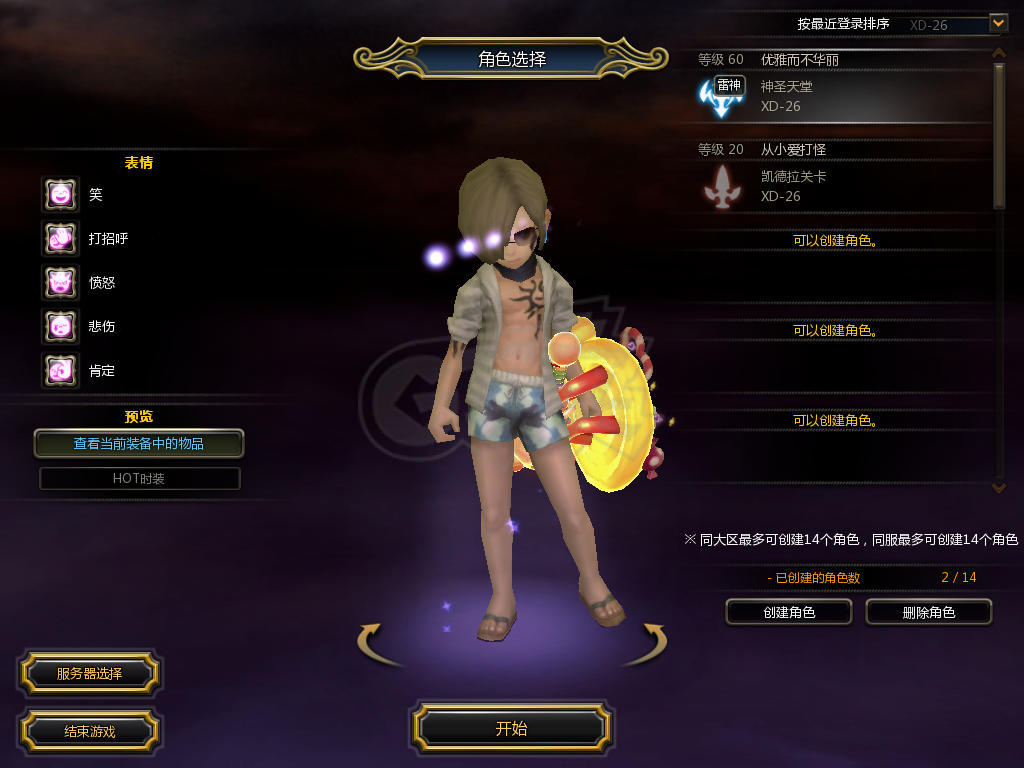Click the character list scroll-down arrow

coord(998,487)
